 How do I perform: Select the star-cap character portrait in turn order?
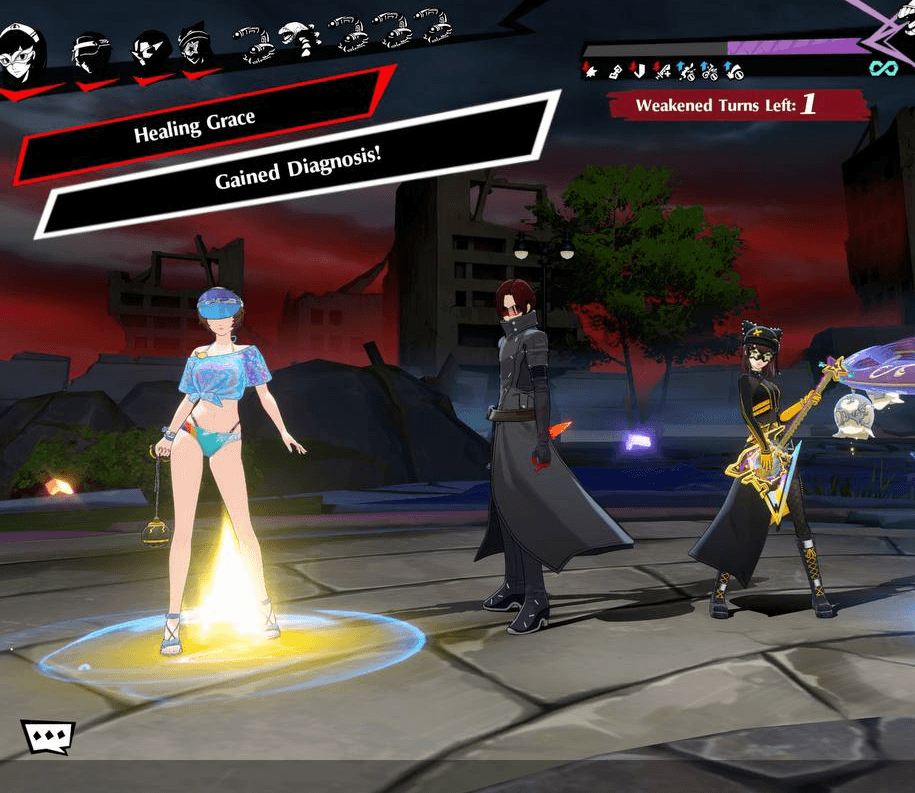click(194, 47)
